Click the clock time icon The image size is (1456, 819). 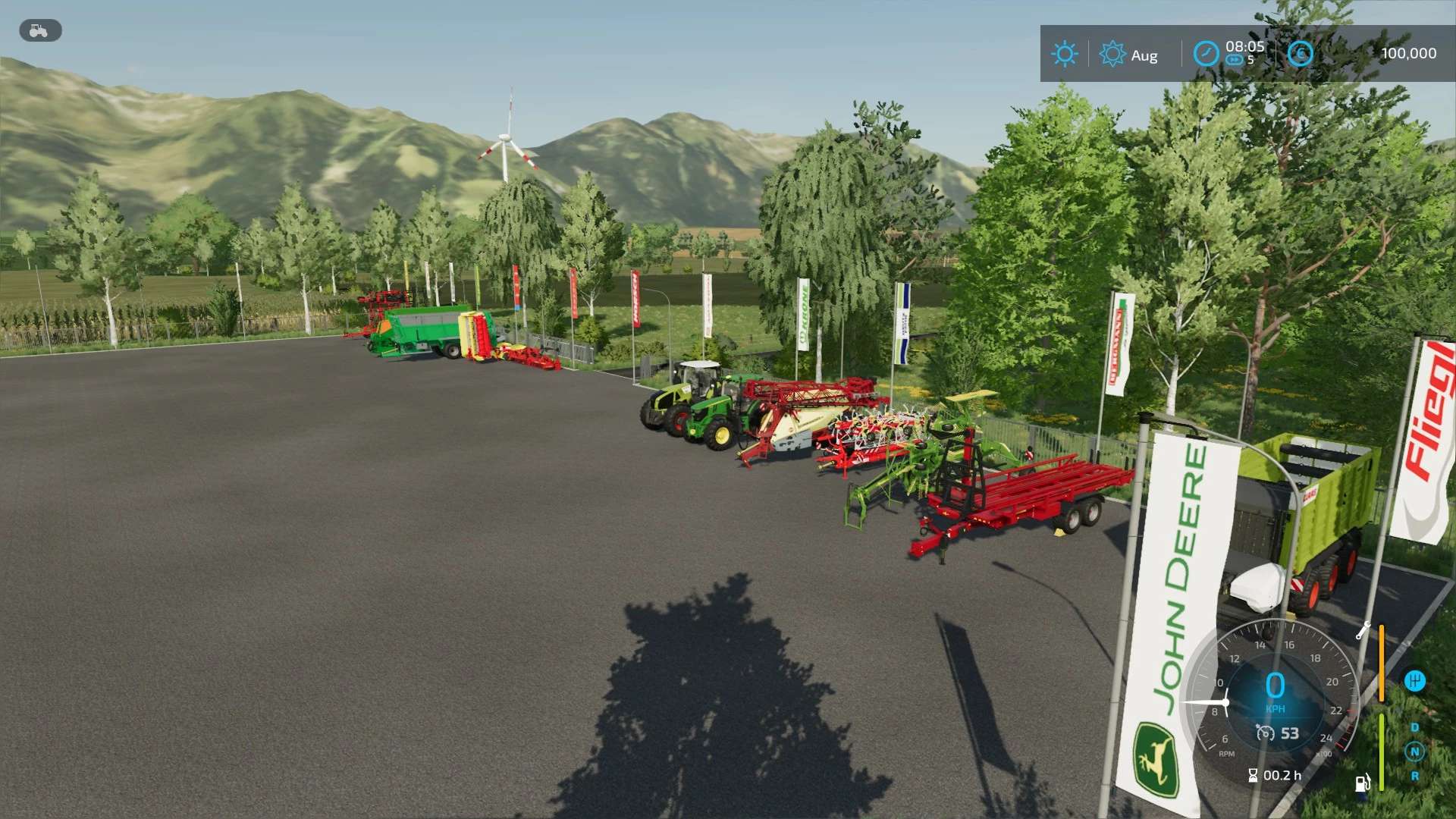(x=1206, y=54)
